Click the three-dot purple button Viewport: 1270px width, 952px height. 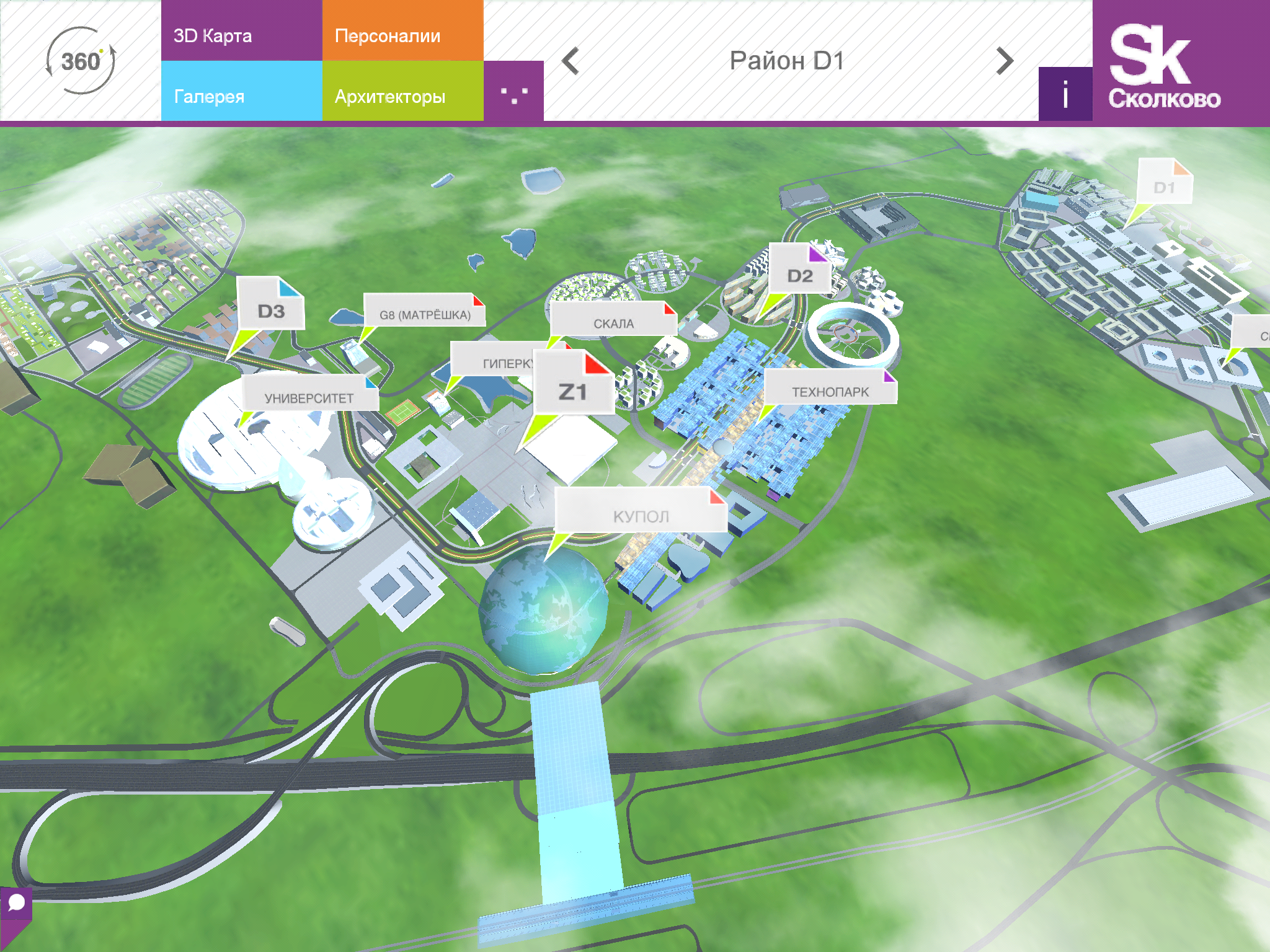tap(513, 92)
